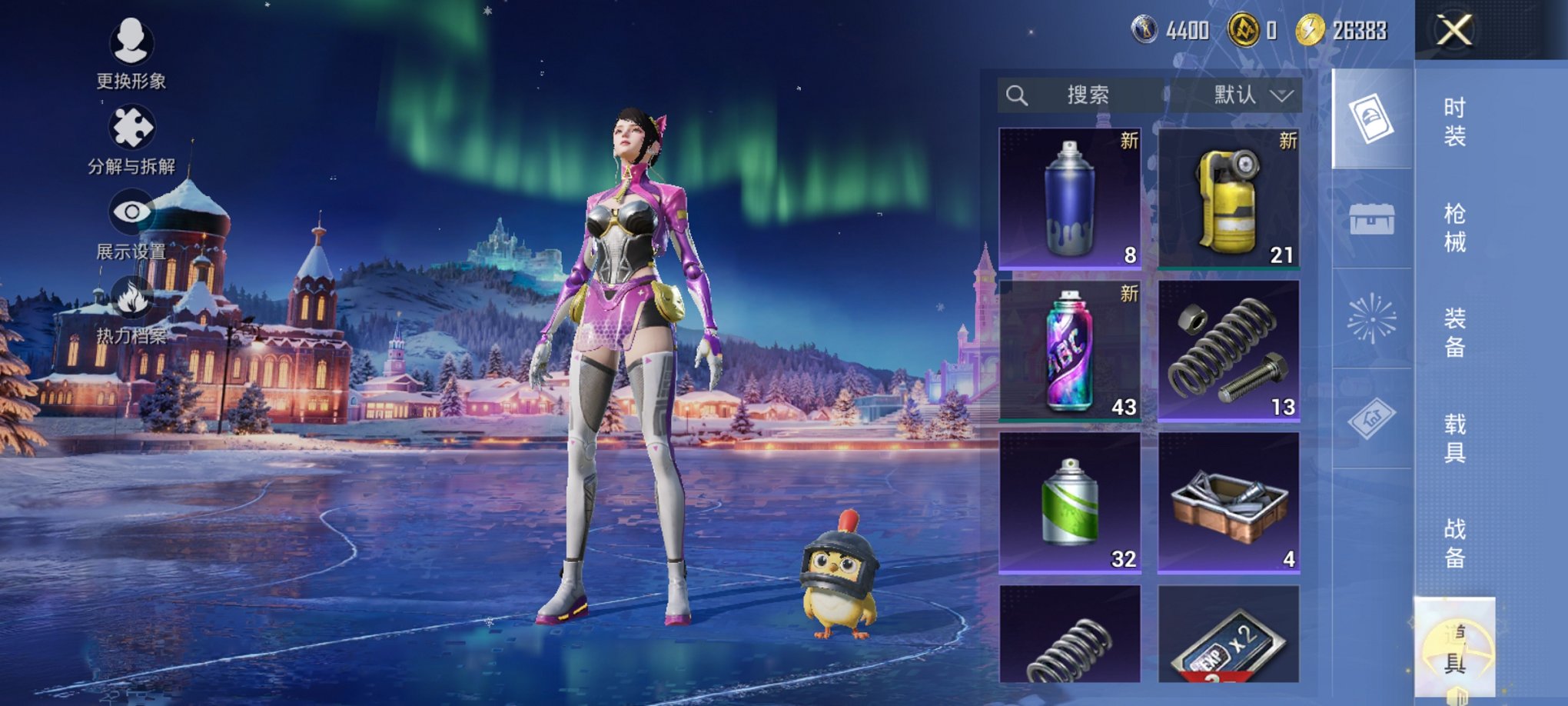Select the yellow gas canister item
Viewport: 1568px width, 706px height.
(1228, 198)
